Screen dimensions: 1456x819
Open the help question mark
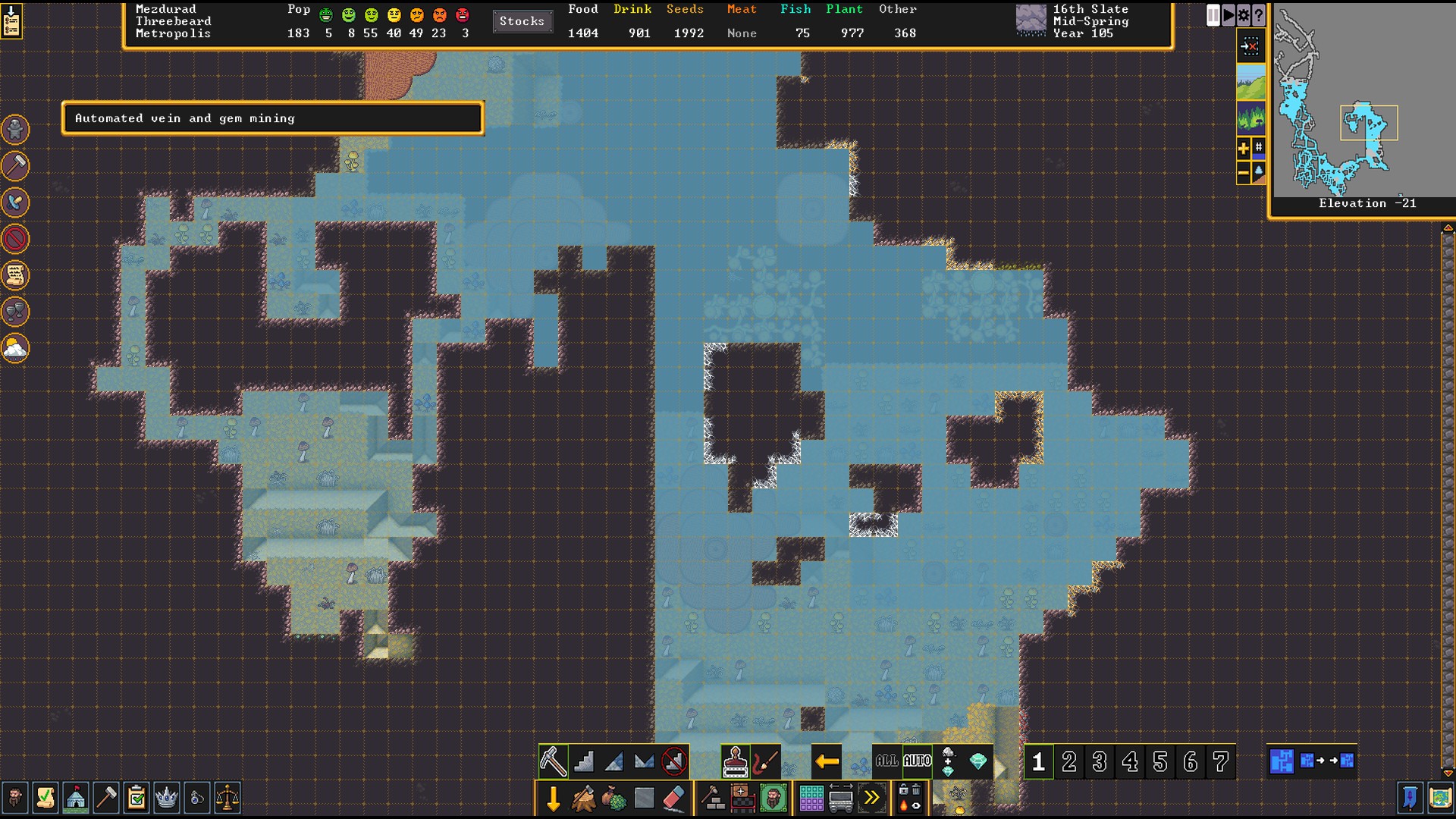tap(1259, 15)
